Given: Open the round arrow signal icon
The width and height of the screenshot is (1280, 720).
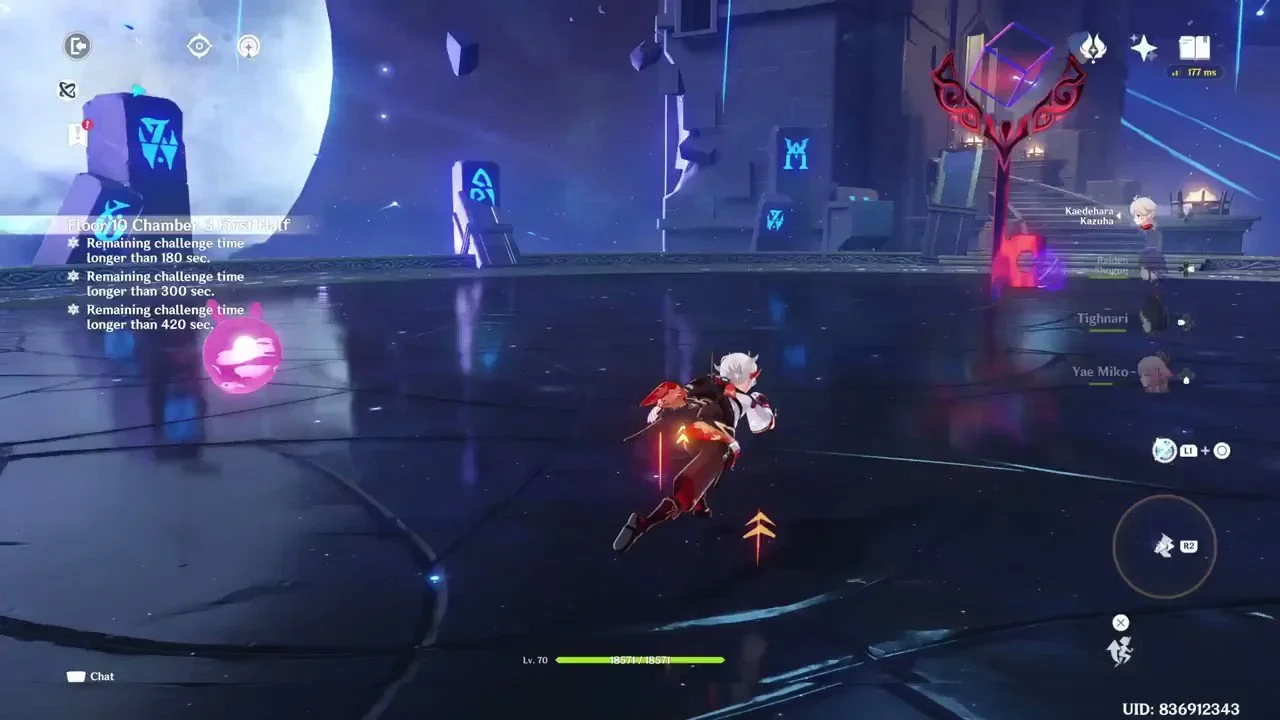Looking at the screenshot, I should click(x=249, y=46).
